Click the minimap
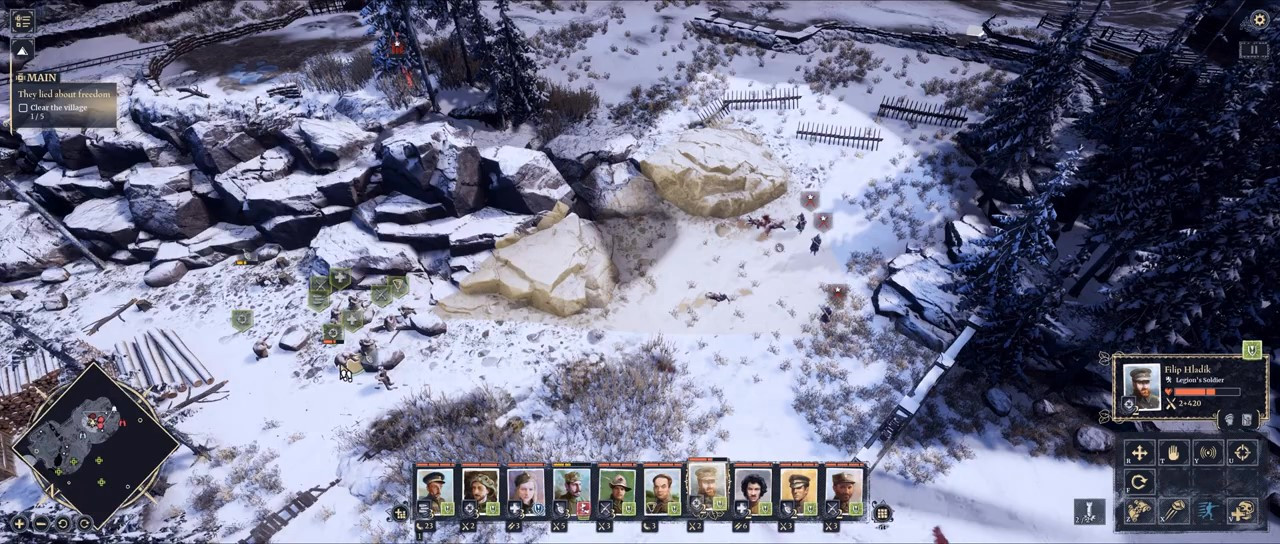Screen dimensions: 1280x544 pyautogui.click(x=96, y=441)
